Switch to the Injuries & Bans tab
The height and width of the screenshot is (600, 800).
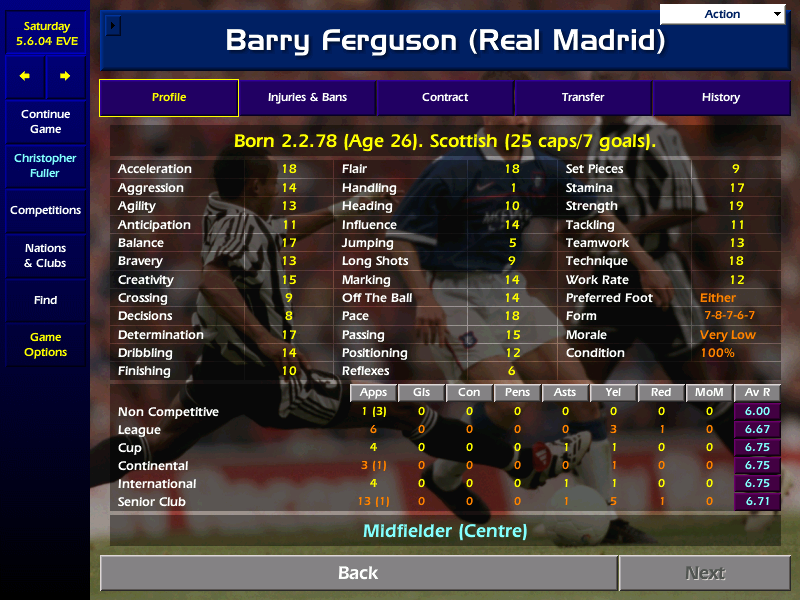point(307,98)
